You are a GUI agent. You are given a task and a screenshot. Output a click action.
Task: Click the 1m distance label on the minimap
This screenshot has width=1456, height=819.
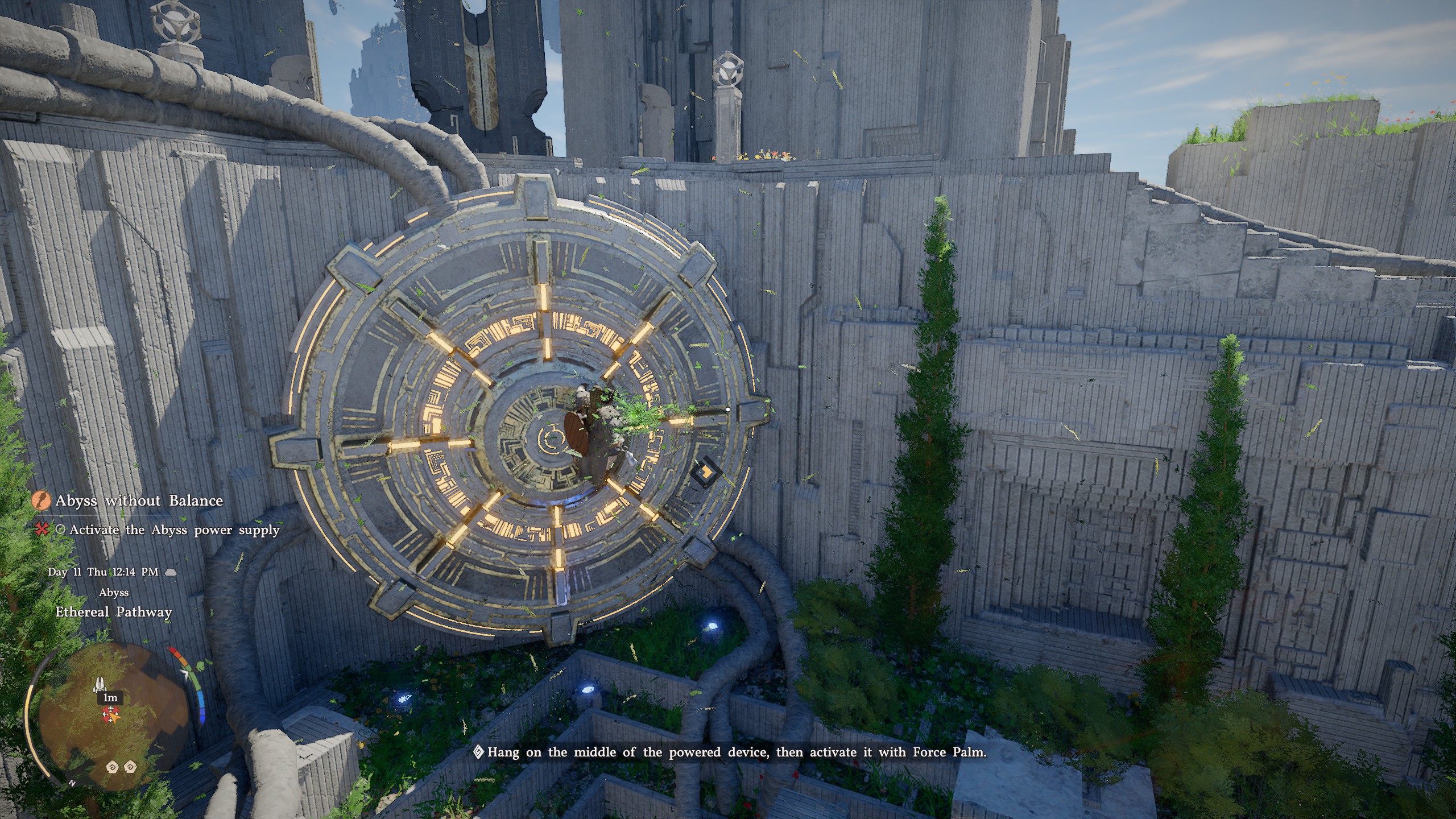(110, 698)
